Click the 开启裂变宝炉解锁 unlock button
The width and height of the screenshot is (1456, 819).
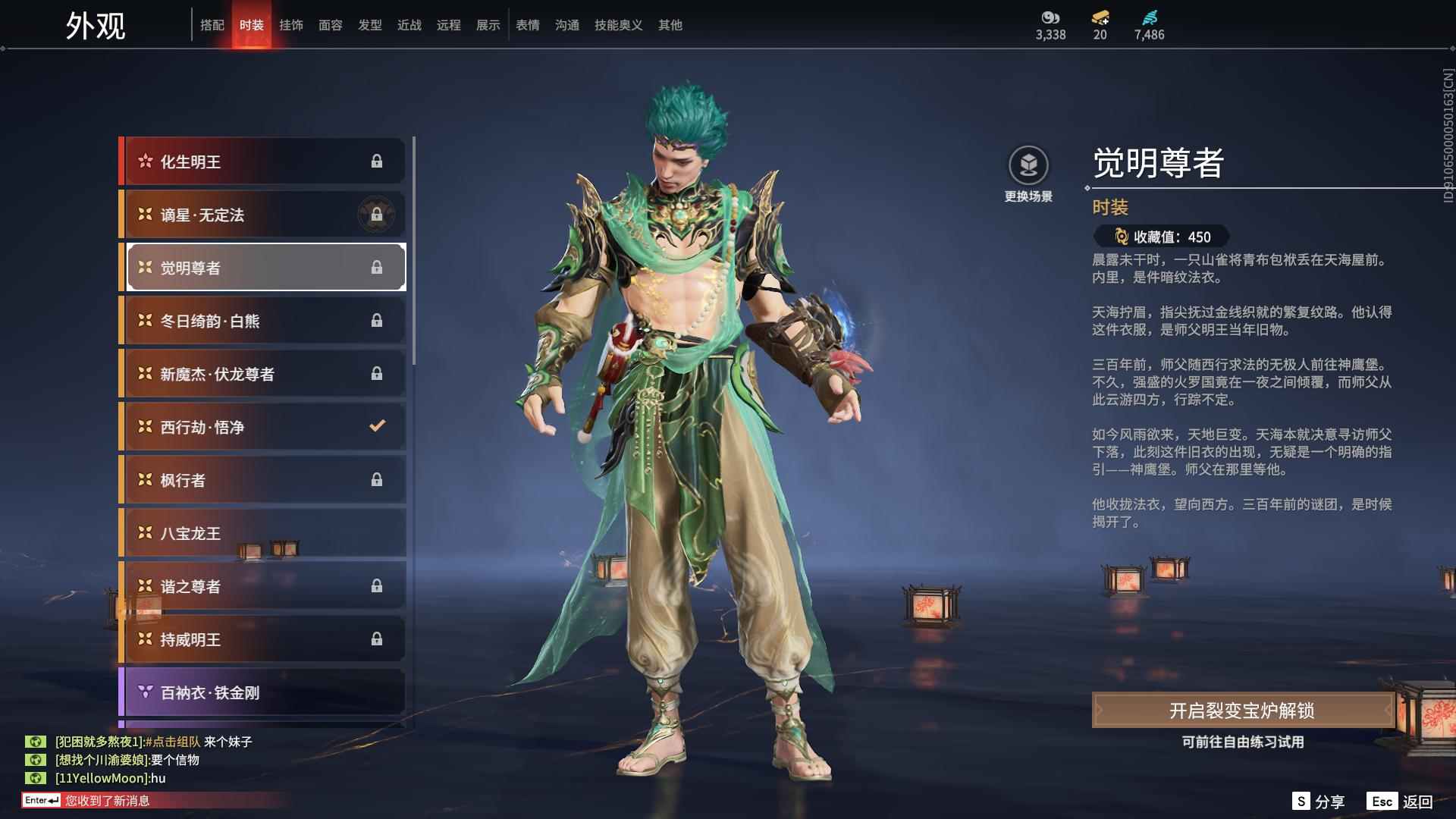pos(1242,711)
